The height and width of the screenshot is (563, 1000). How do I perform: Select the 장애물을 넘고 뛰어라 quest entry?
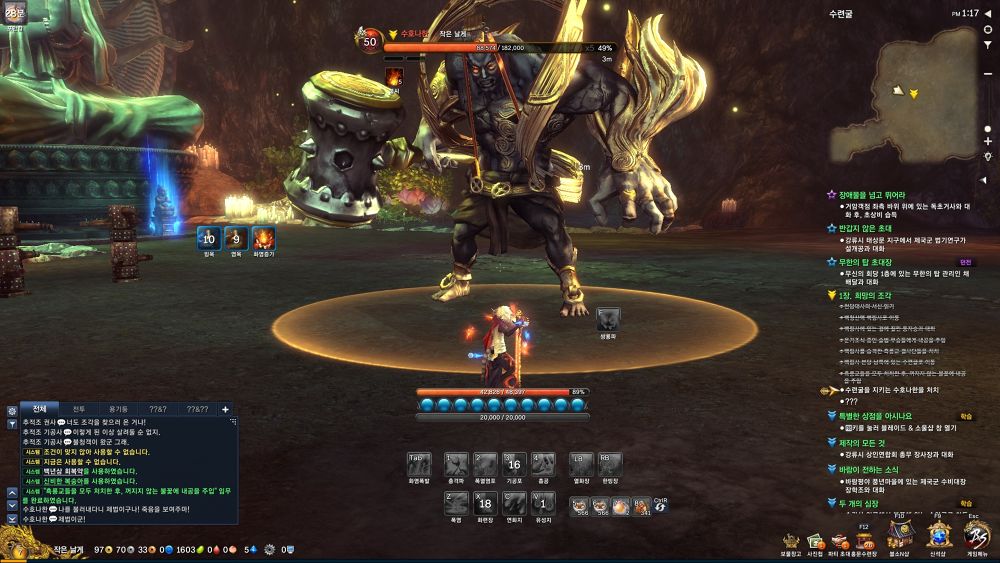pos(872,195)
